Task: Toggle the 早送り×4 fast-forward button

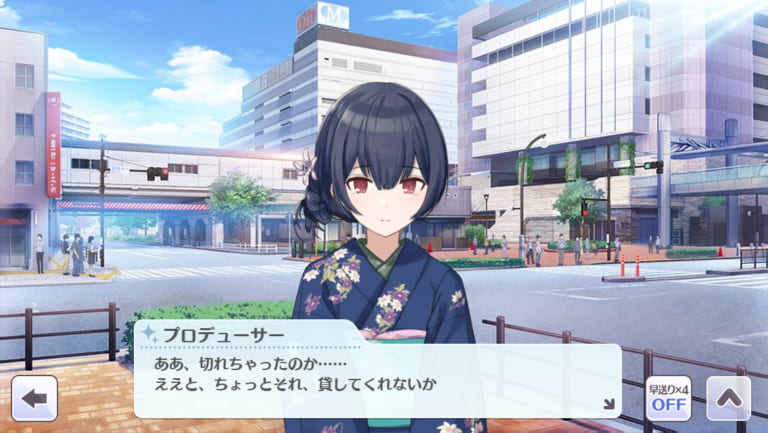Action: click(667, 398)
